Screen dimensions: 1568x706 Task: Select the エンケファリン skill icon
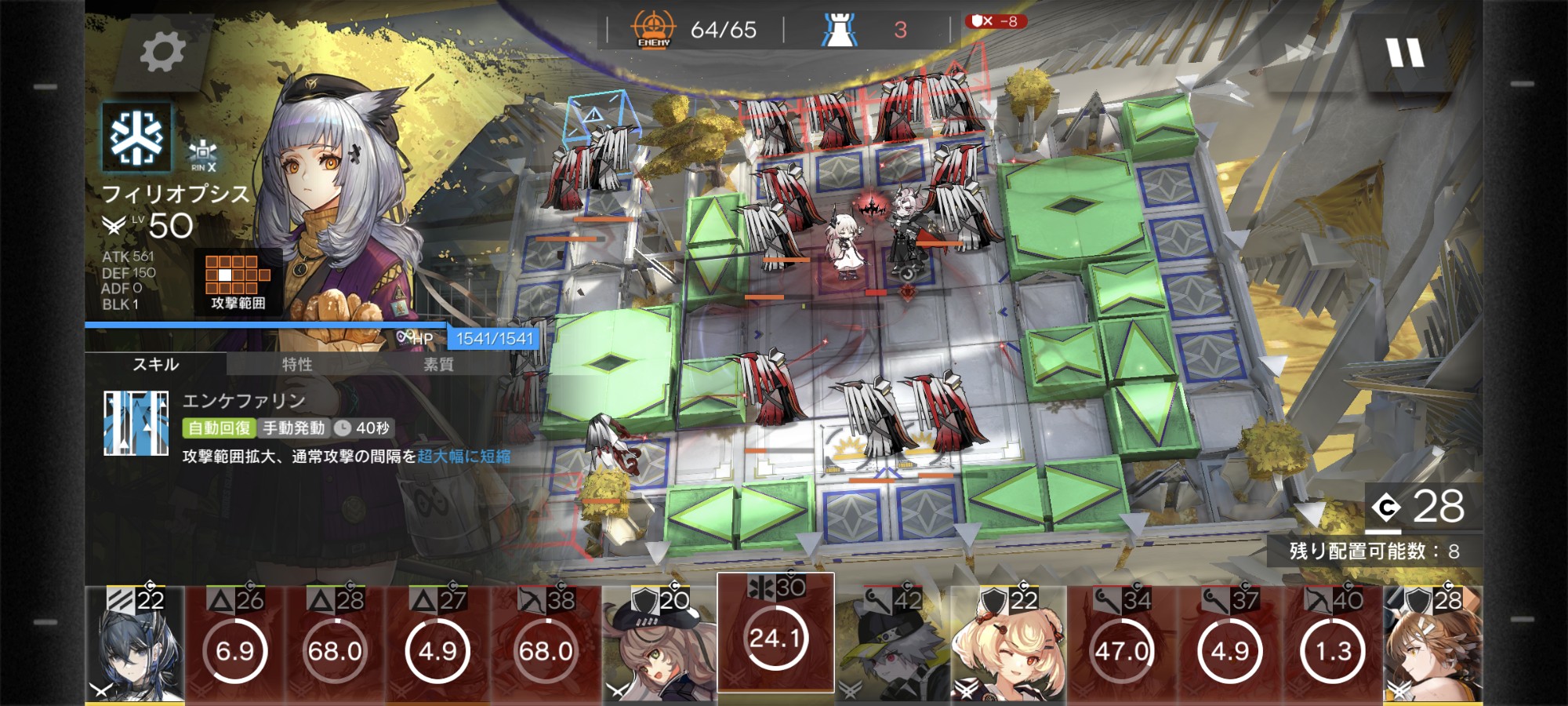[136, 424]
